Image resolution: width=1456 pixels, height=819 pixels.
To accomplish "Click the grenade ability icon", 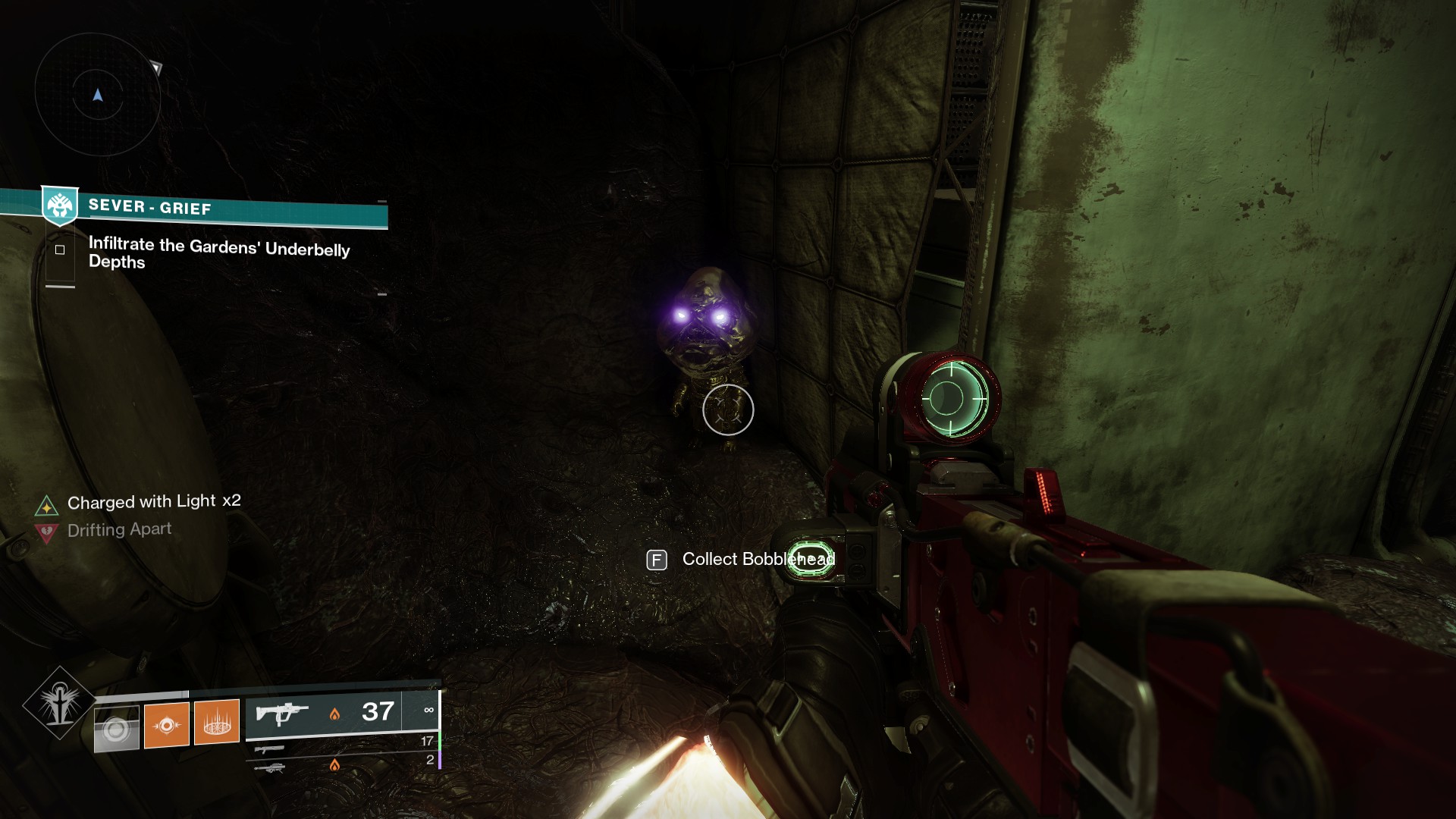I will coord(216,724).
